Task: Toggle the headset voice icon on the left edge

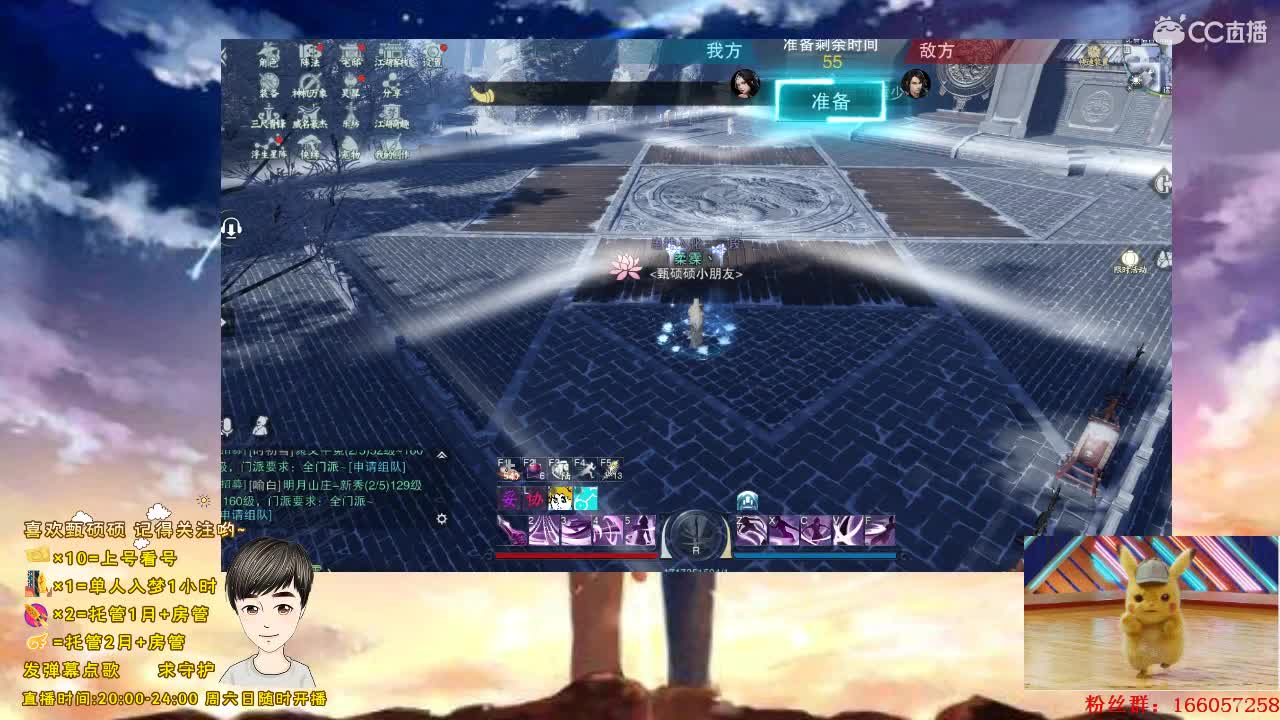Action: (232, 227)
